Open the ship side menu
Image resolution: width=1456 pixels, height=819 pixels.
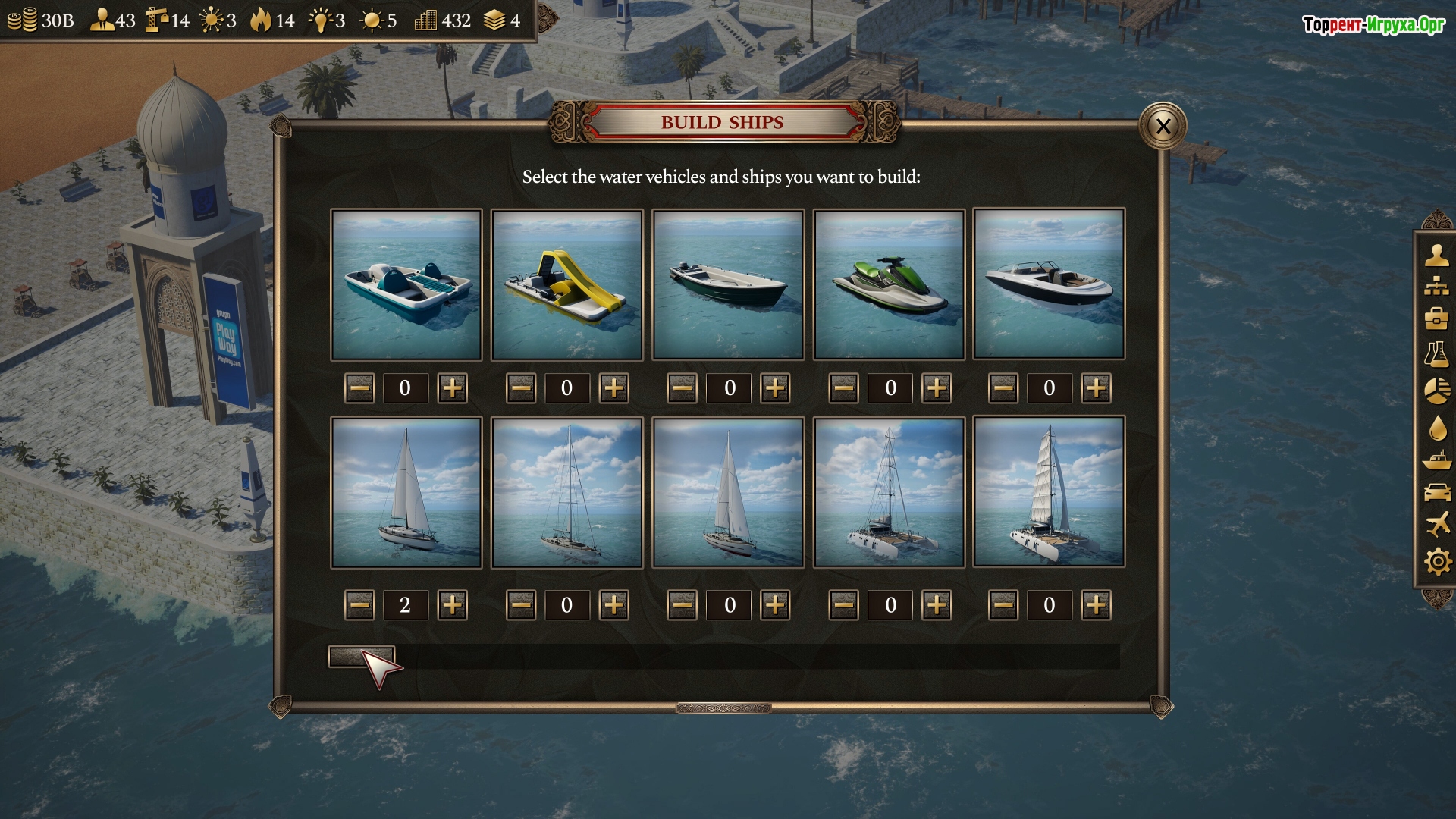pyautogui.click(x=1436, y=460)
